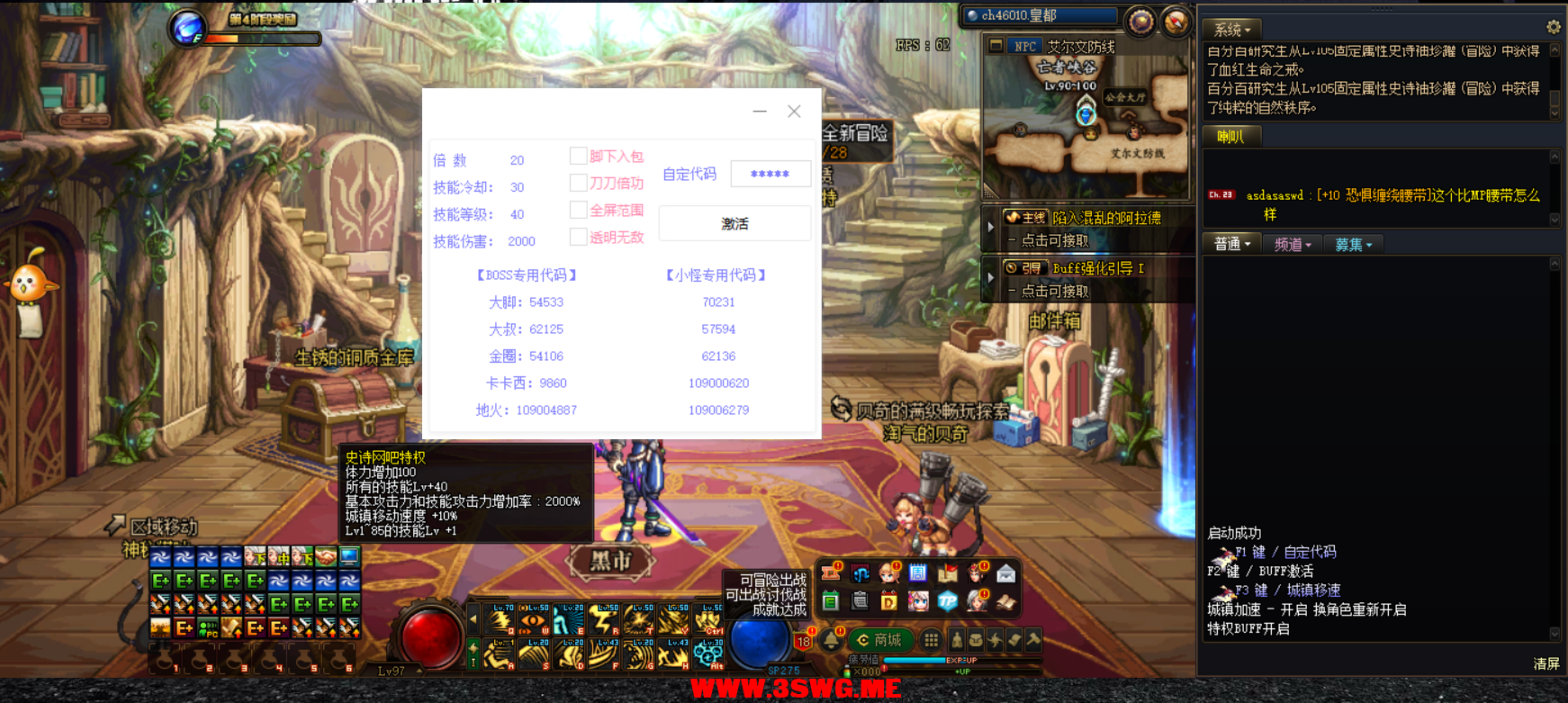Open the bell notification icon

[x=832, y=640]
